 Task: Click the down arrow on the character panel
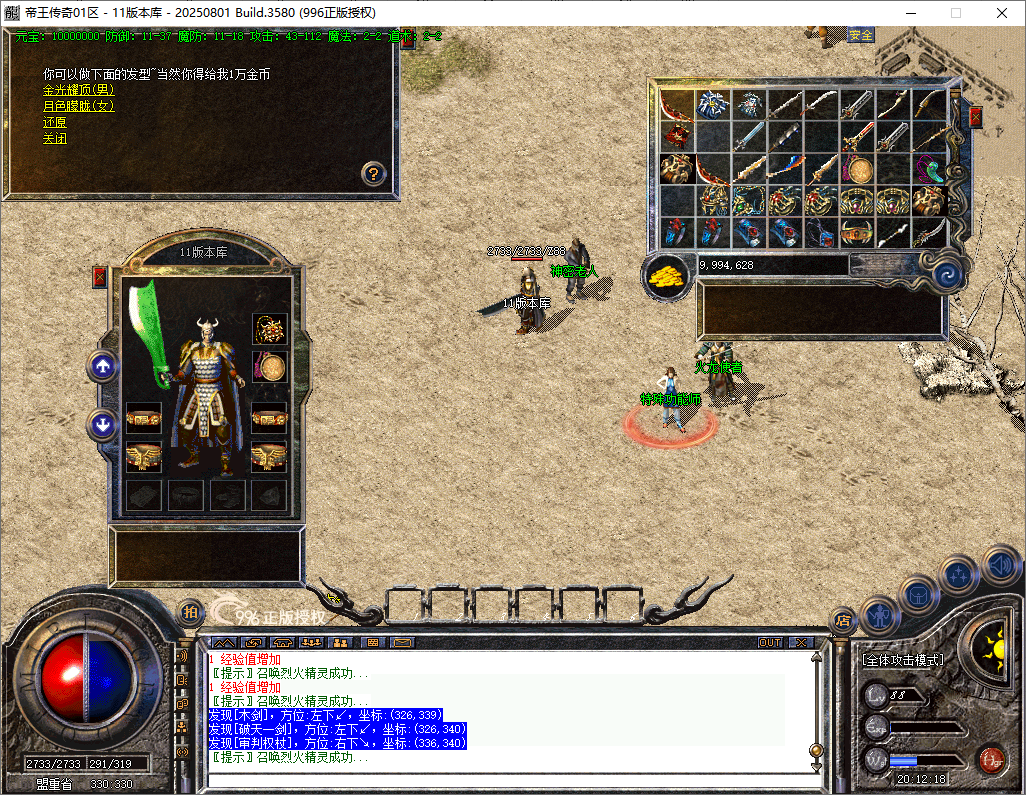tap(101, 425)
